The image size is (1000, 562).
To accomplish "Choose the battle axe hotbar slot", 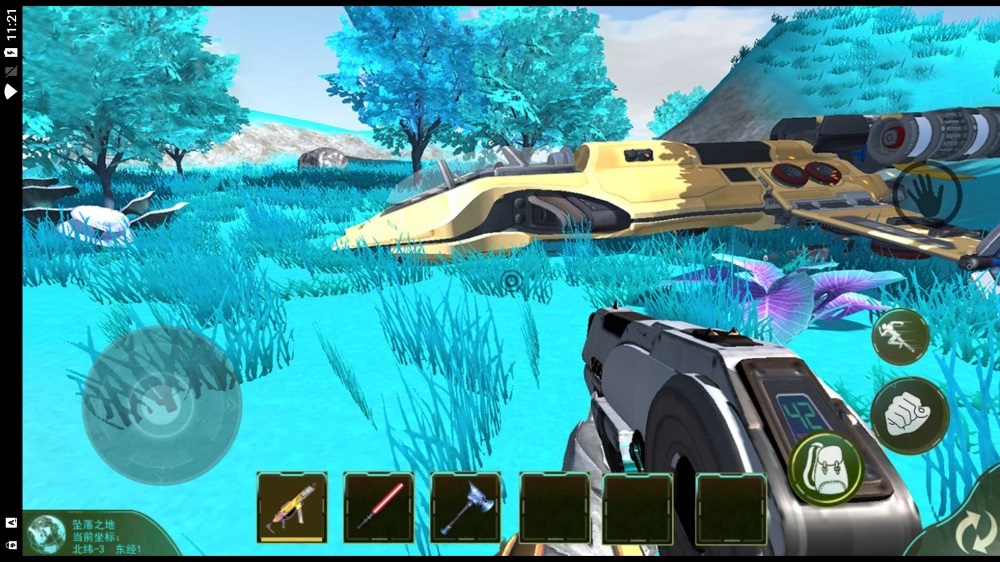I will tap(466, 507).
